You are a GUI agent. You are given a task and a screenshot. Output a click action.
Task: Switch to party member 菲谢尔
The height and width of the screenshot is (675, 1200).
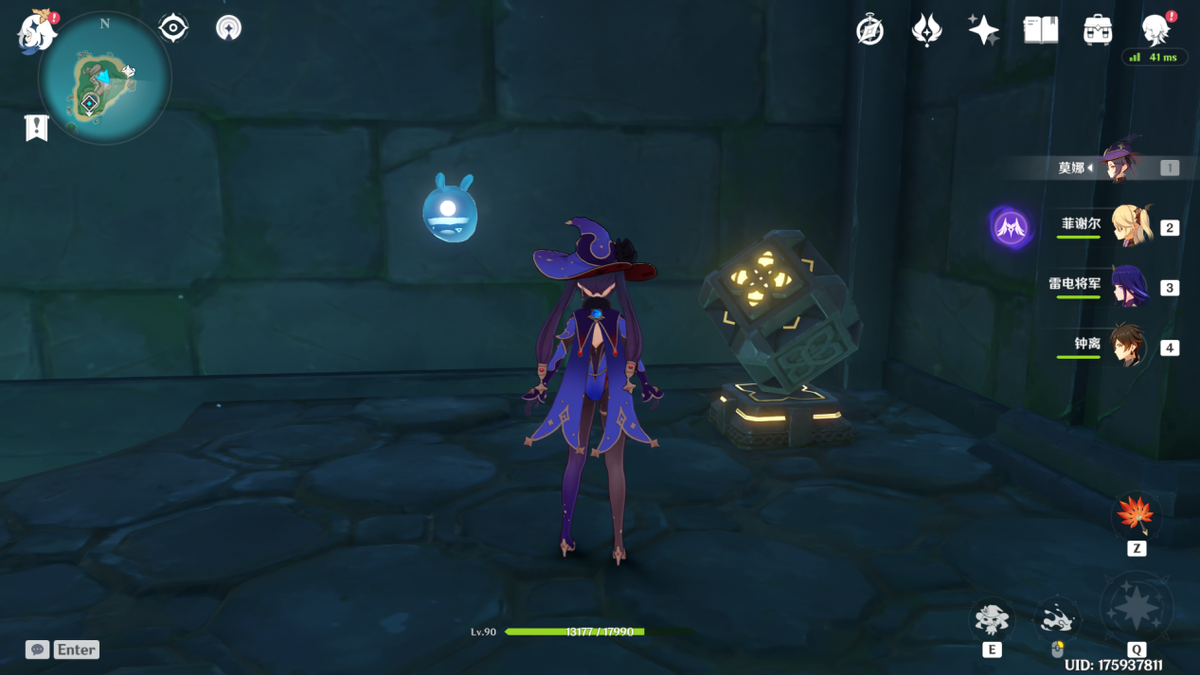point(1130,226)
